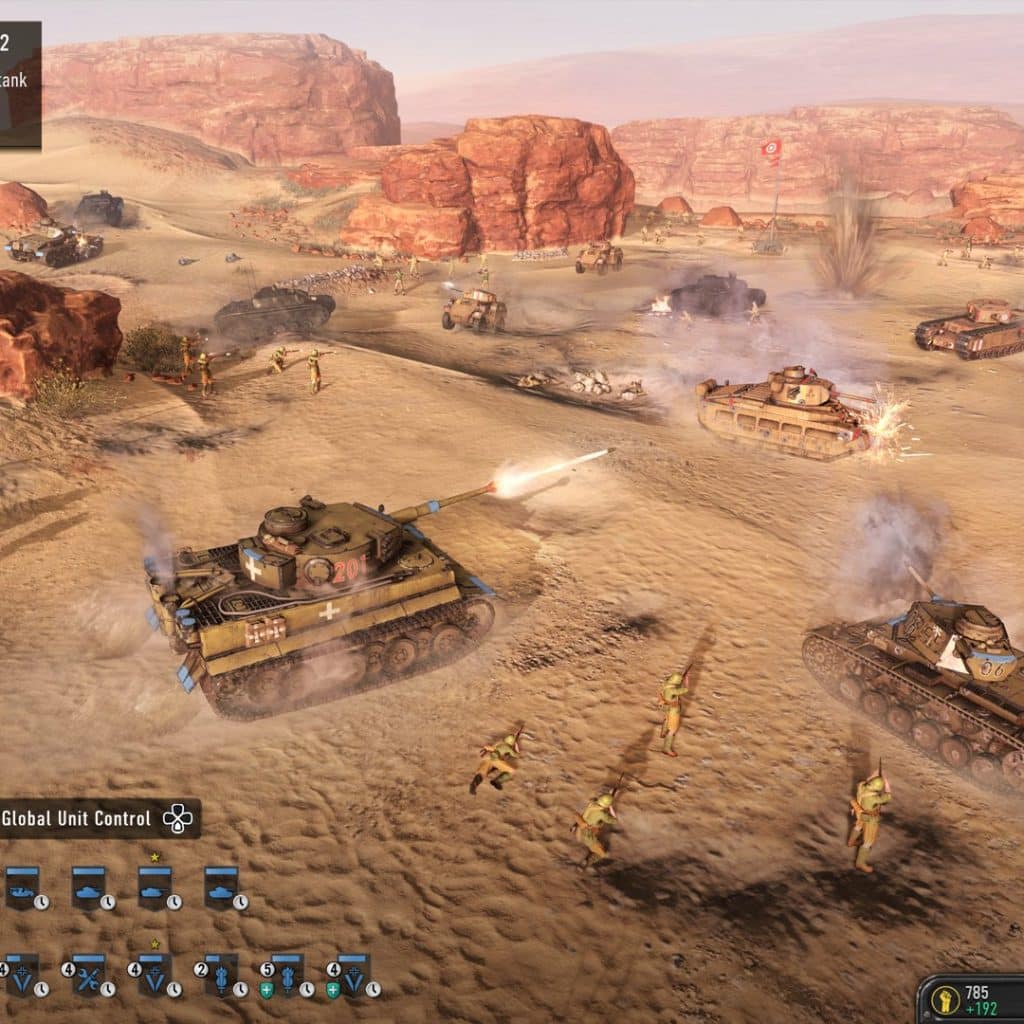Select the starred infantry squad icon
Screen dimensions: 1024x1024
coord(155,974)
